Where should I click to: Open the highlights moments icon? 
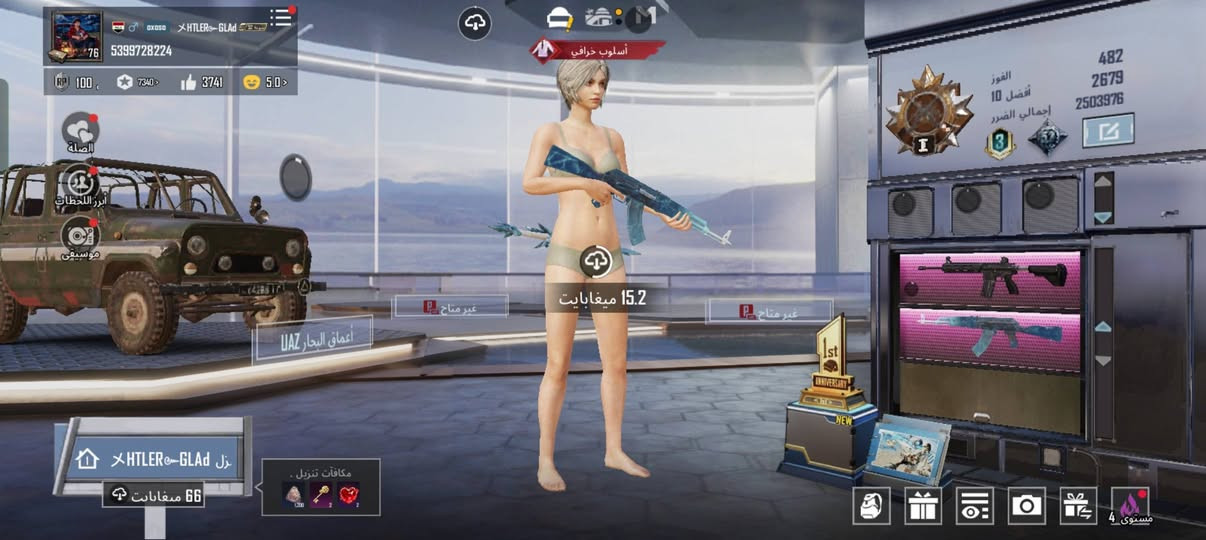tap(80, 183)
